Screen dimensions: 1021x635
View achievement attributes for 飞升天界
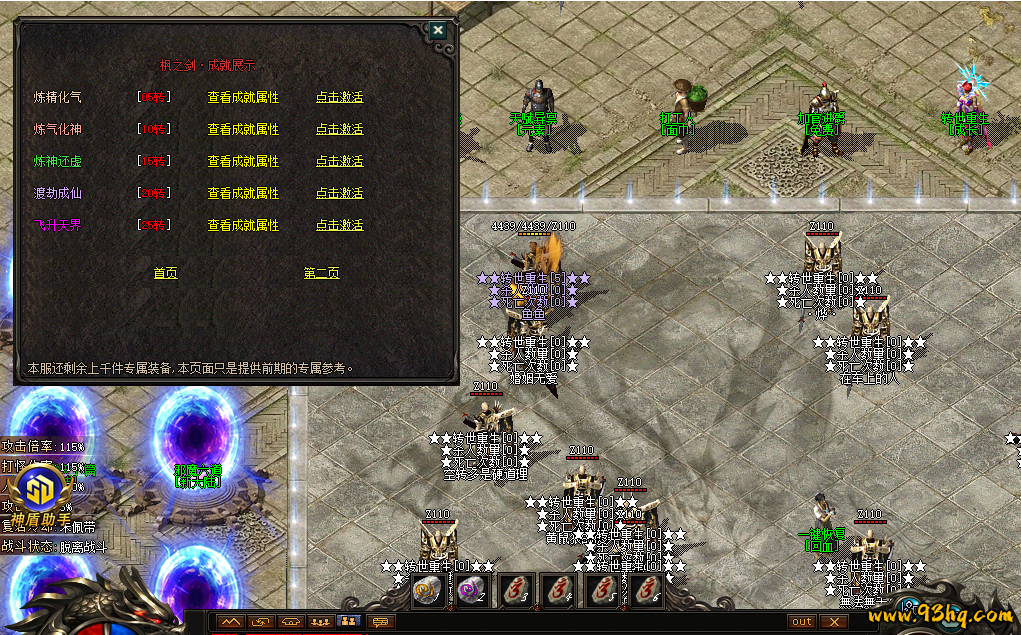coord(243,226)
